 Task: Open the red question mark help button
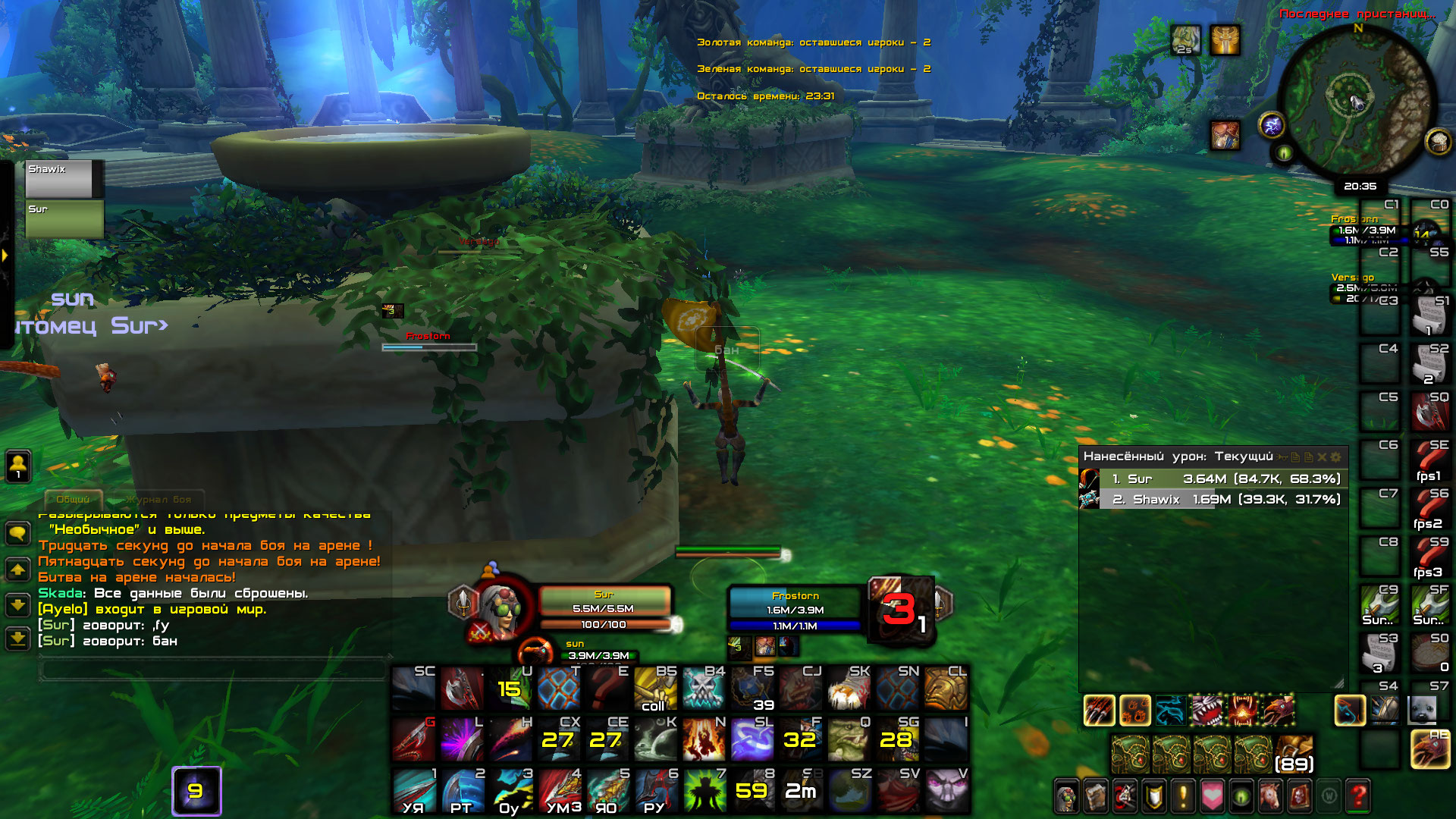coord(1358,796)
